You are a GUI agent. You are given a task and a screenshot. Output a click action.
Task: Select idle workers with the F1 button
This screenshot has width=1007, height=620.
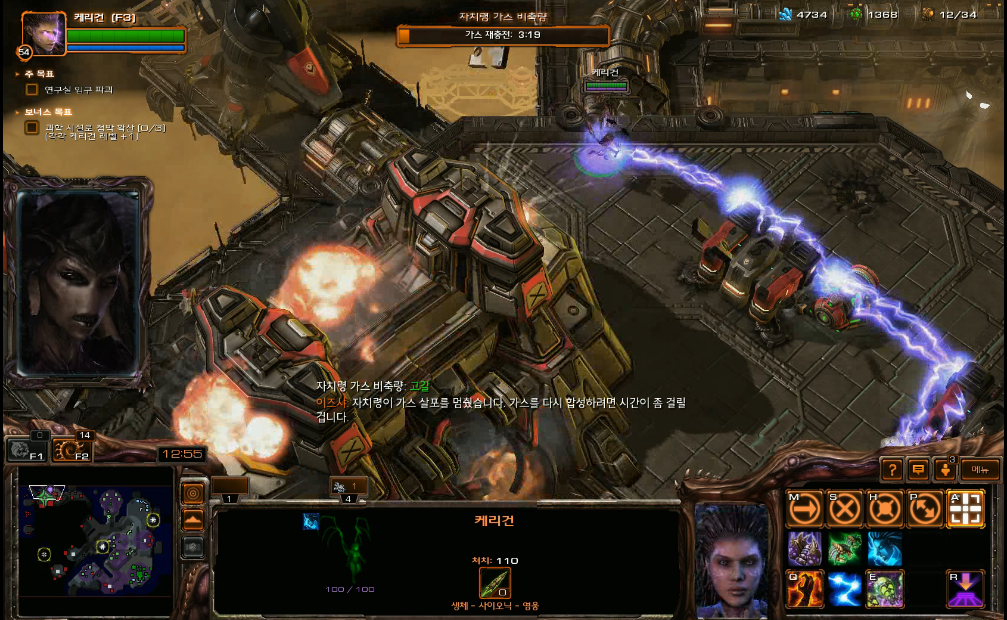pyautogui.click(x=25, y=452)
